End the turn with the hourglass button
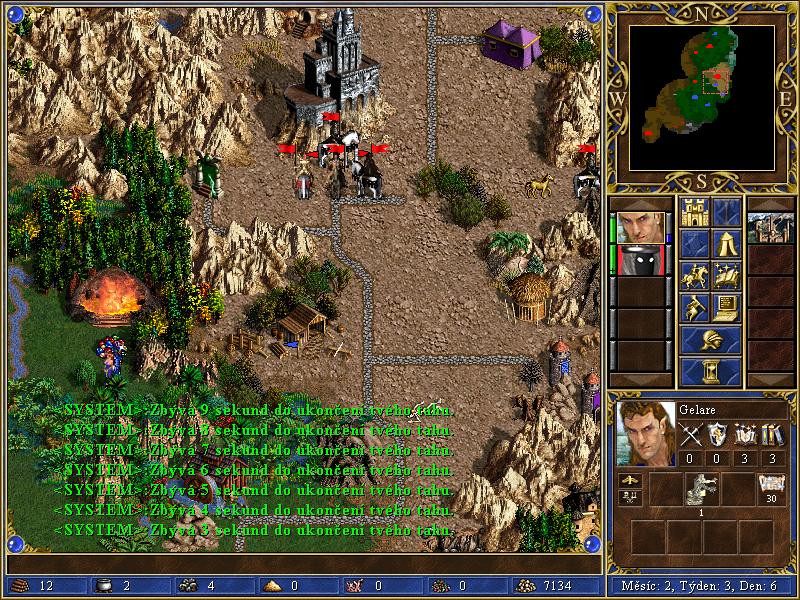 pyautogui.click(x=710, y=371)
